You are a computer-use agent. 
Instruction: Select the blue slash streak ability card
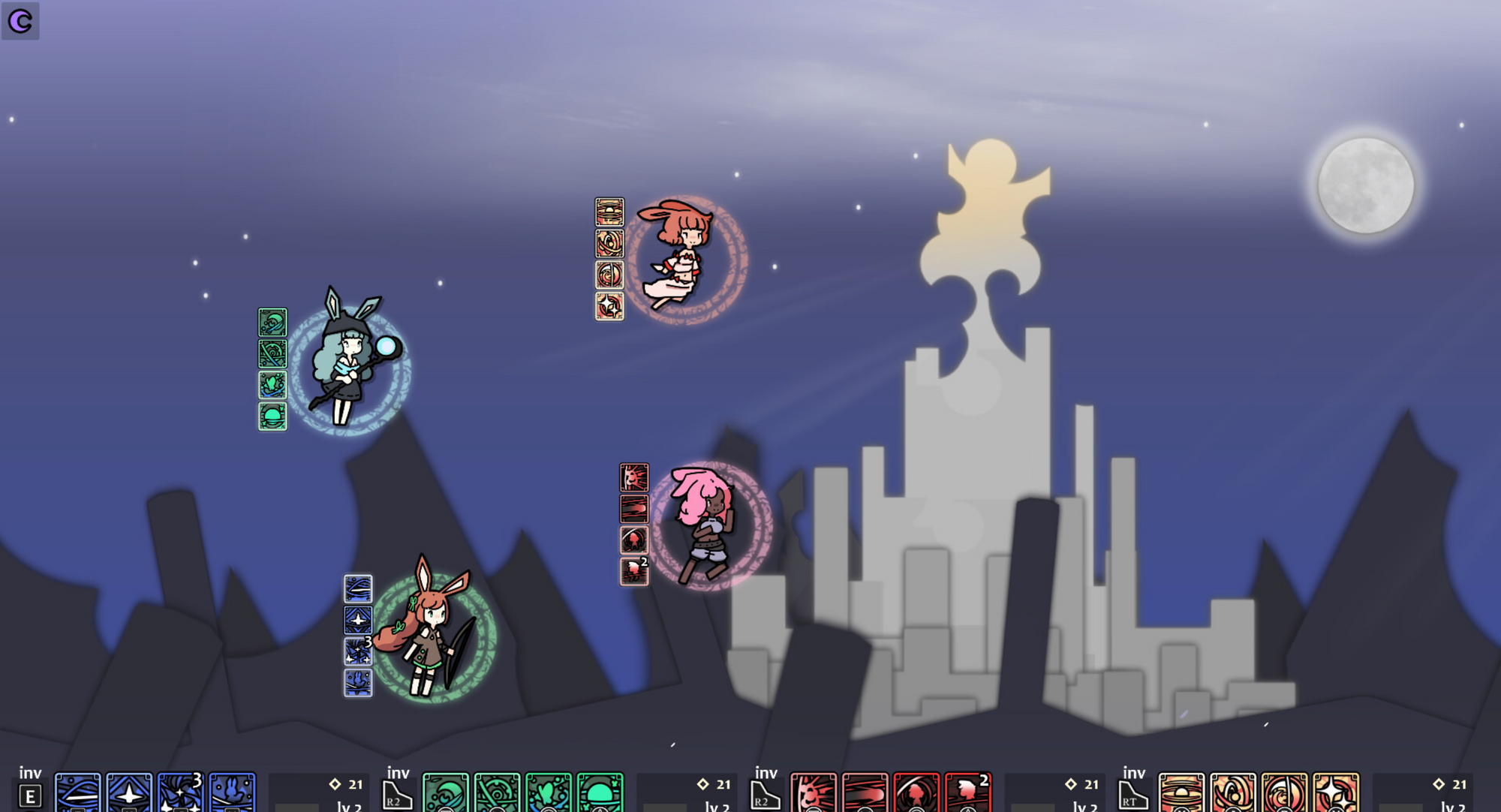point(78,793)
